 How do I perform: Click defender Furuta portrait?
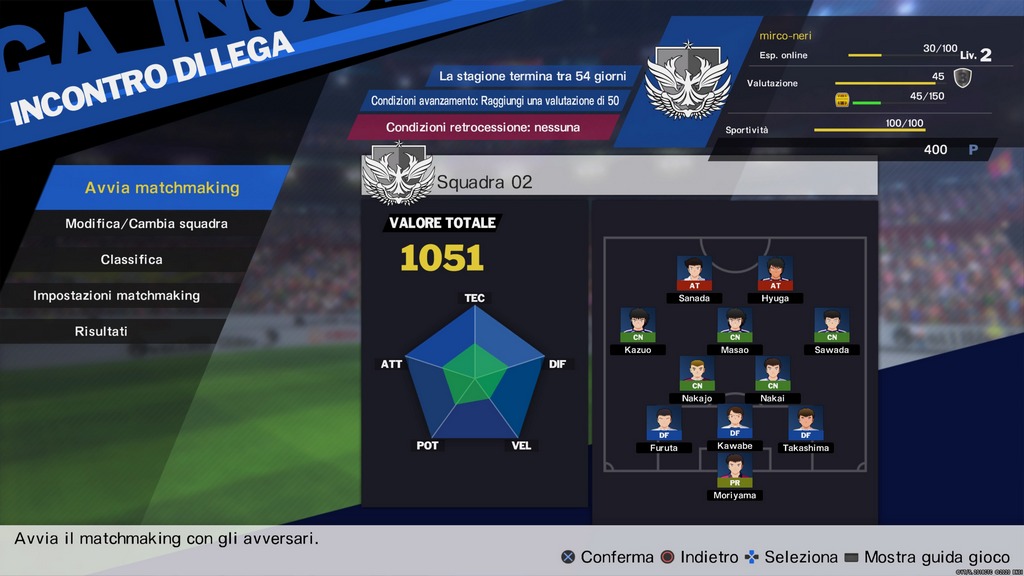[664, 423]
